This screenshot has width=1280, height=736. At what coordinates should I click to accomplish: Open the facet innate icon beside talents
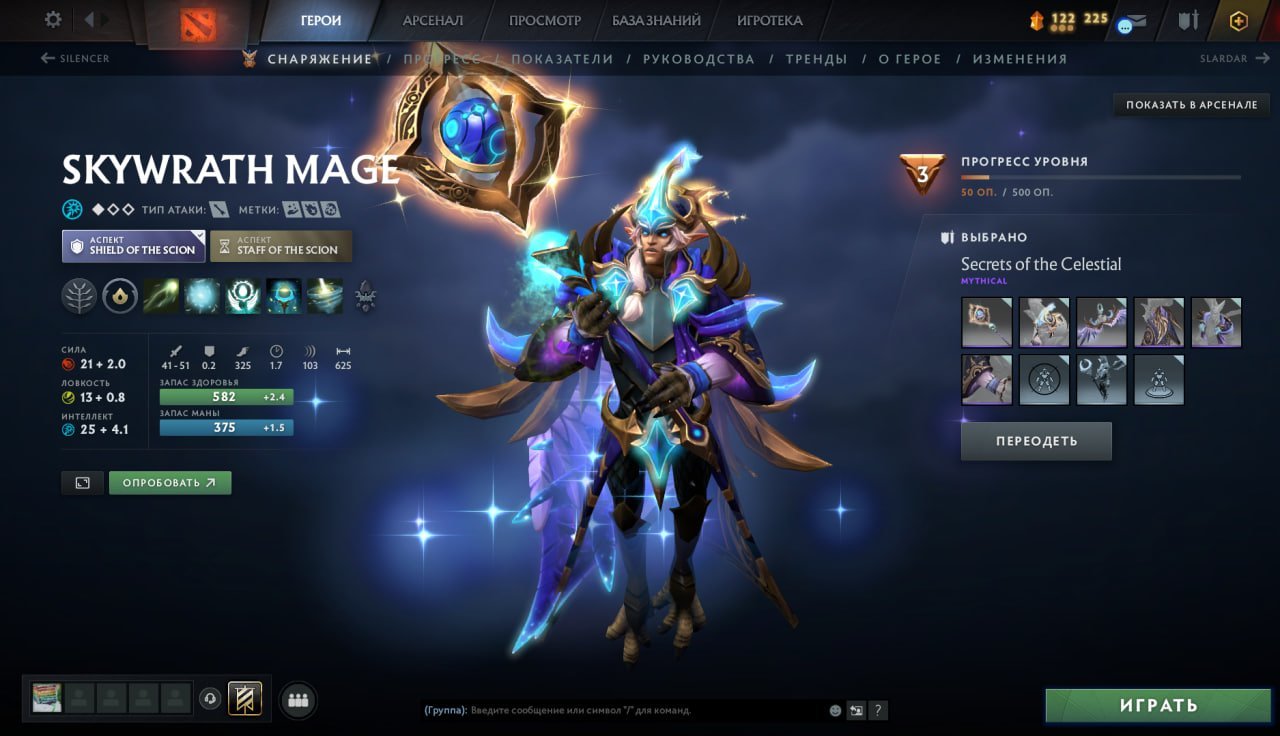point(118,294)
